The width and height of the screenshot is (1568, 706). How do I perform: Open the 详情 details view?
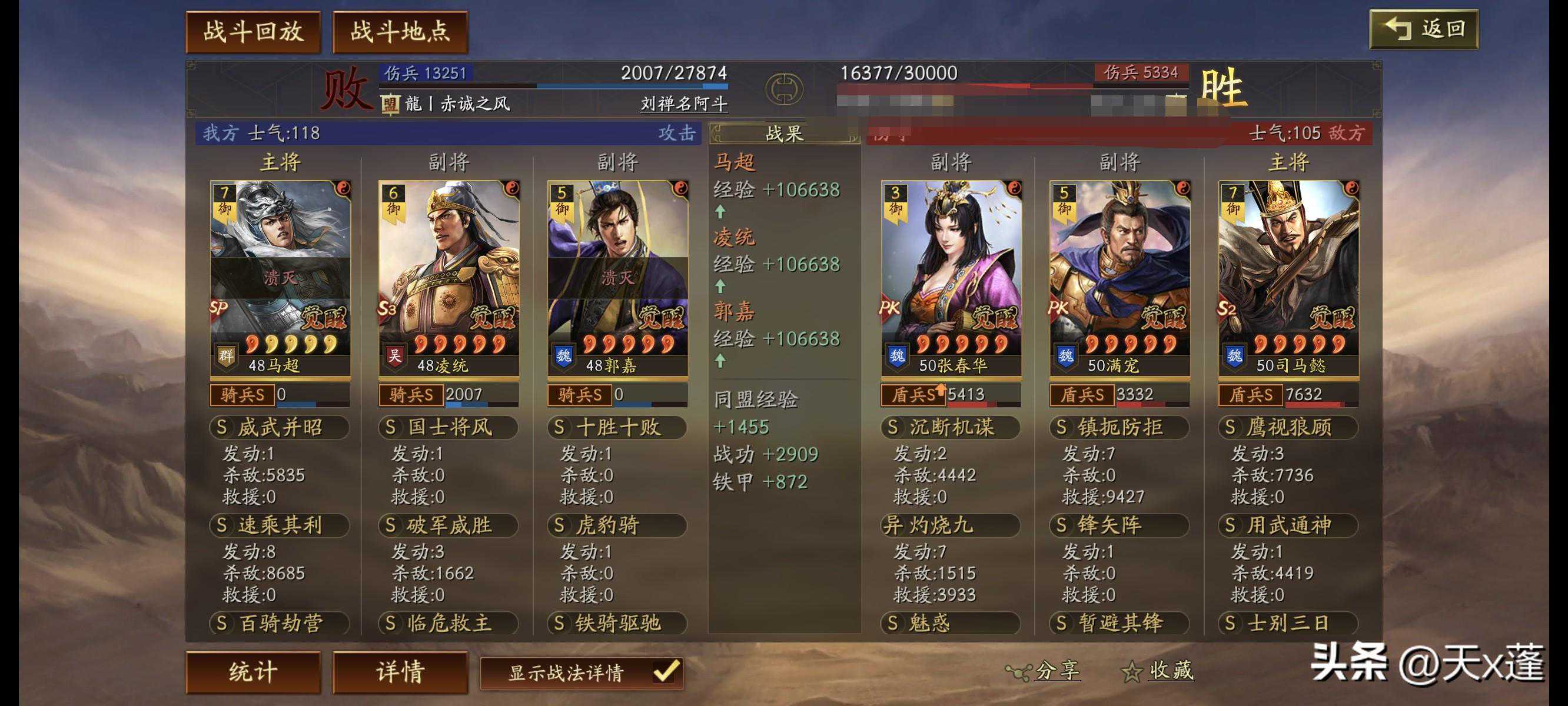click(x=400, y=672)
